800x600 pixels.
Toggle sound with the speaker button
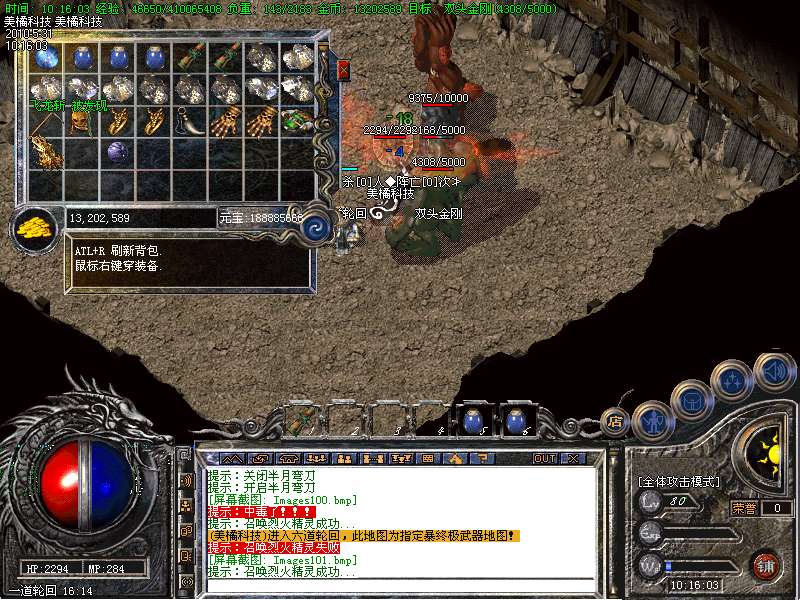click(773, 371)
